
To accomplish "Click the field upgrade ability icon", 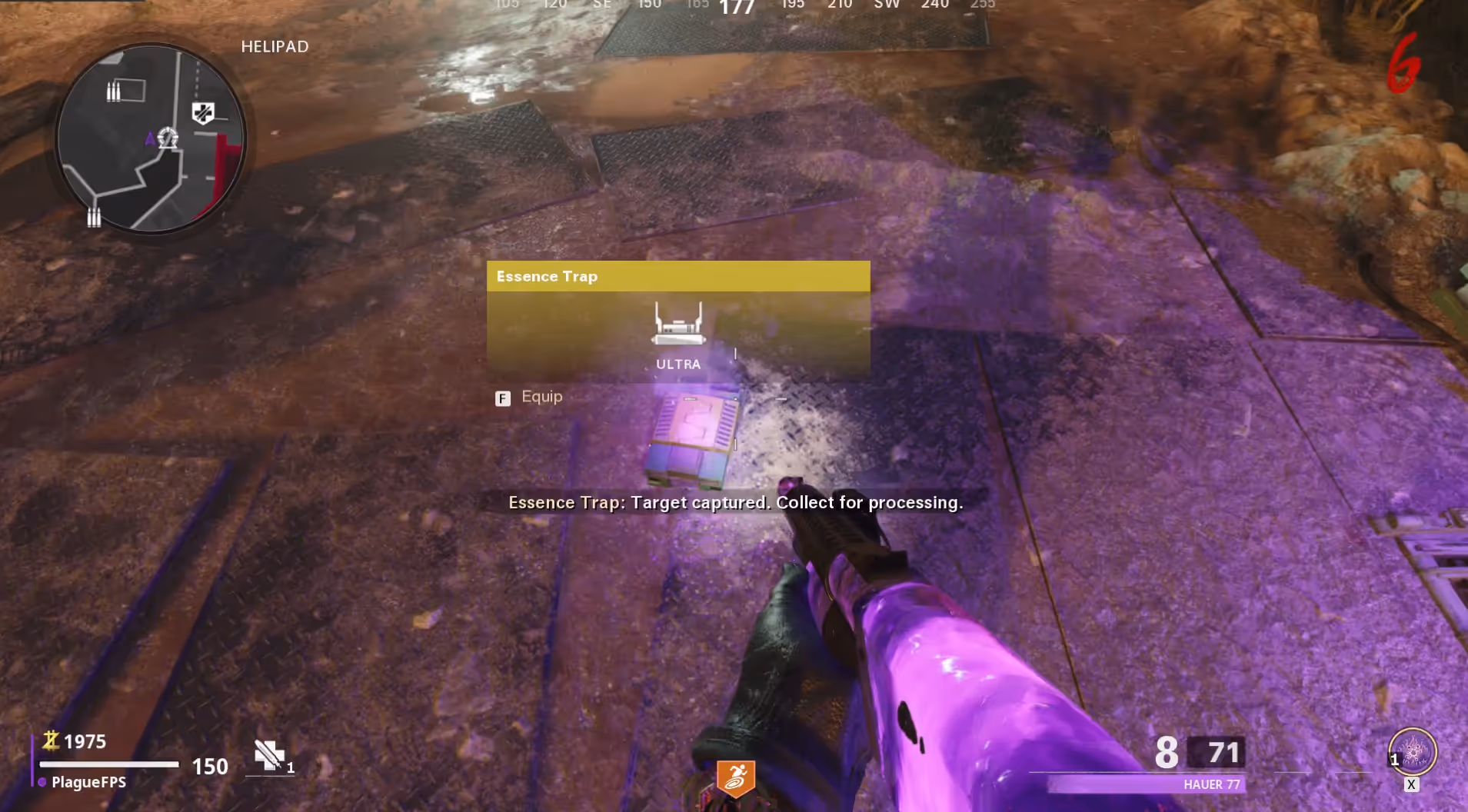I will point(1413,751).
